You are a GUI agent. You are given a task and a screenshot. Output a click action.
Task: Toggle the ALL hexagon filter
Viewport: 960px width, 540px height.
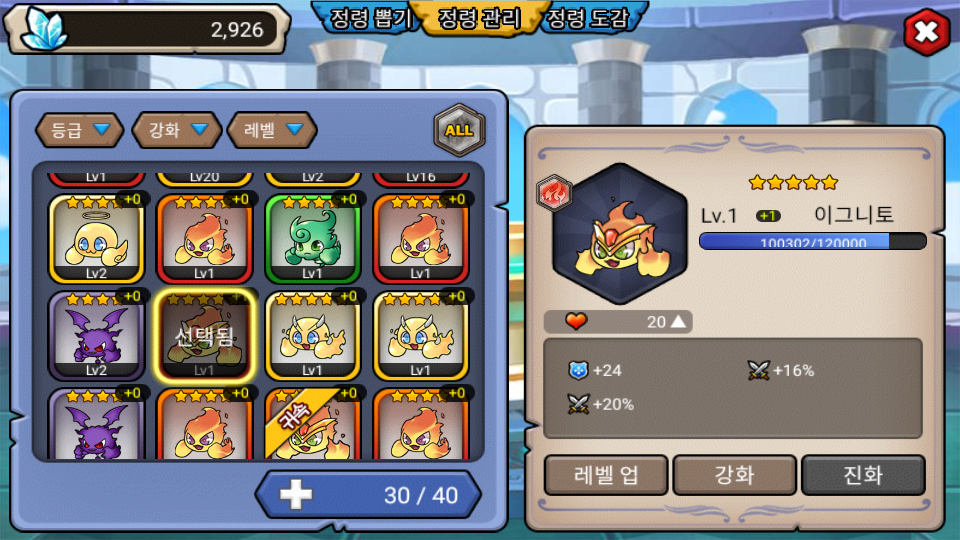(x=459, y=130)
